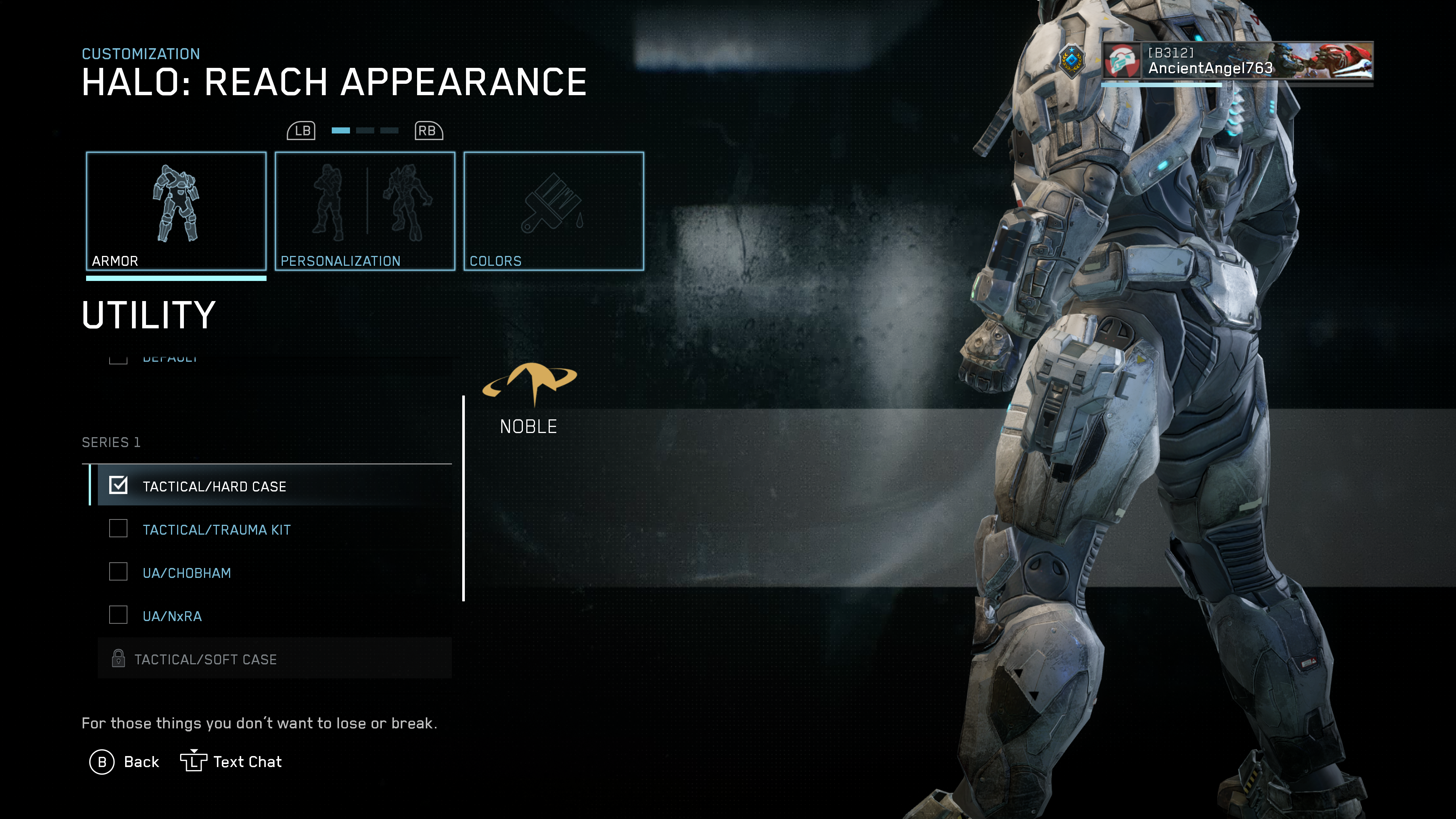Choose the Tactical/Trauma Kit utility

click(x=216, y=530)
